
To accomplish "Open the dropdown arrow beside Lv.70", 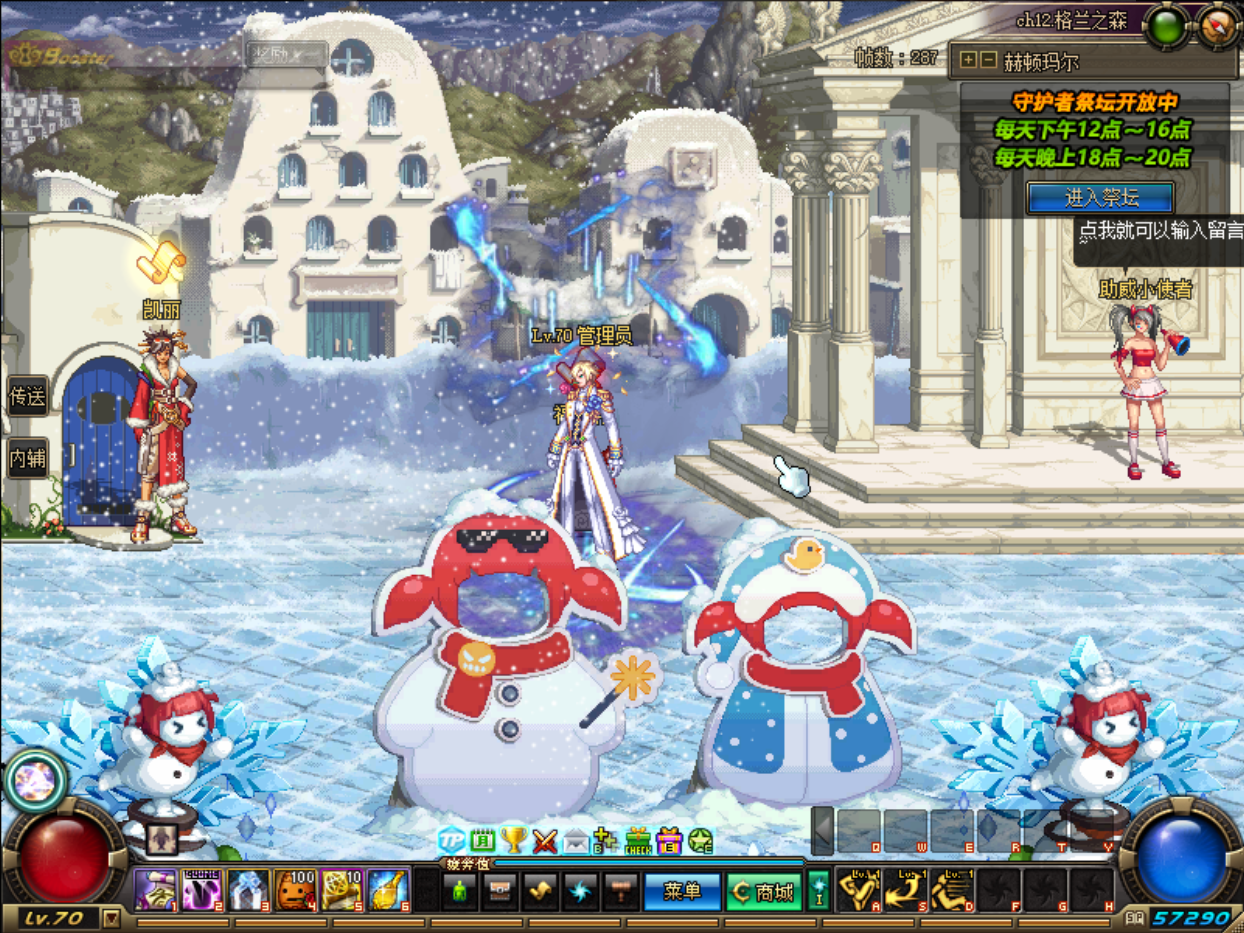I will 111,918.
